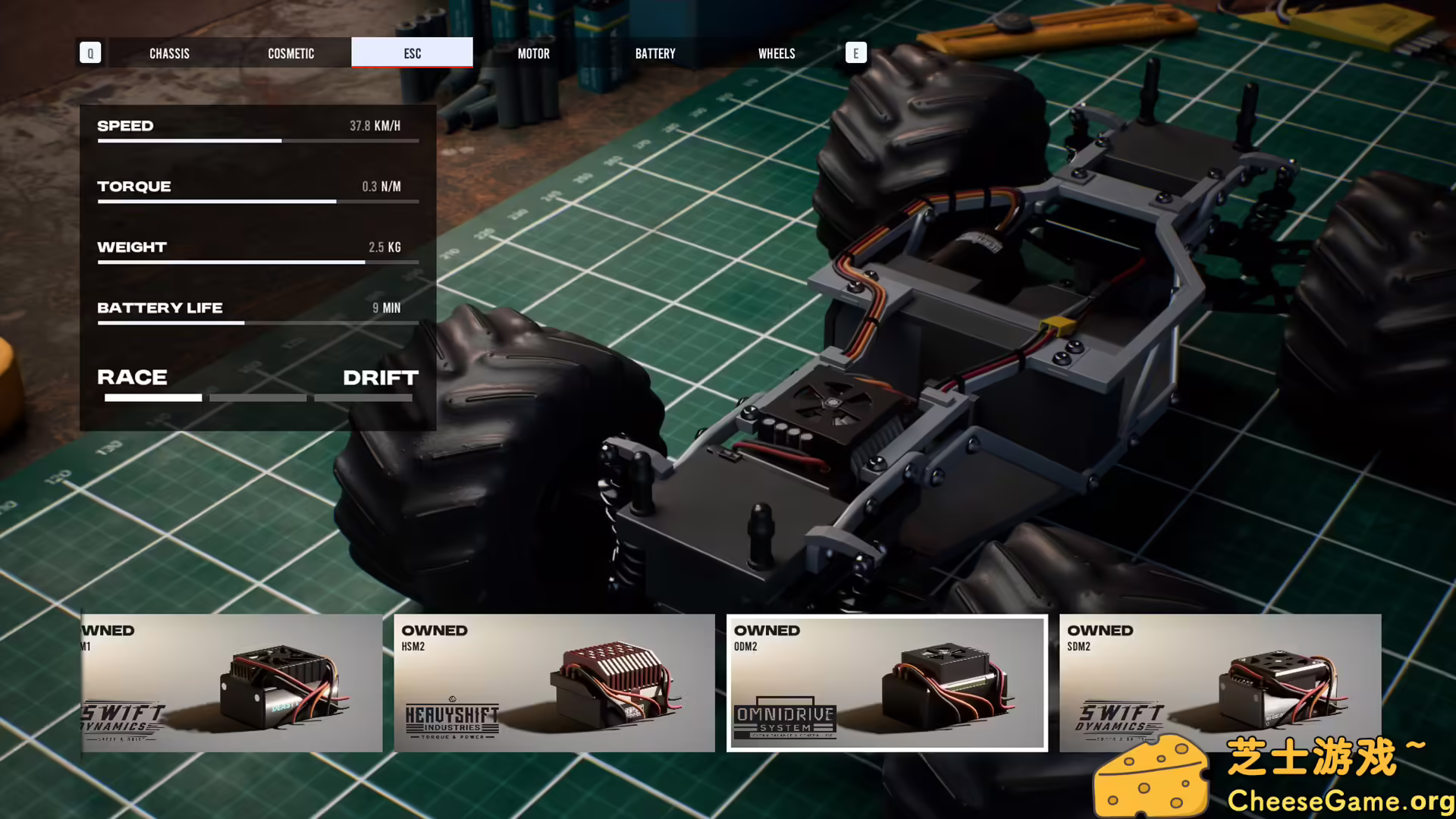Open the Cosmetic tab
The width and height of the screenshot is (1456, 819).
[290, 53]
